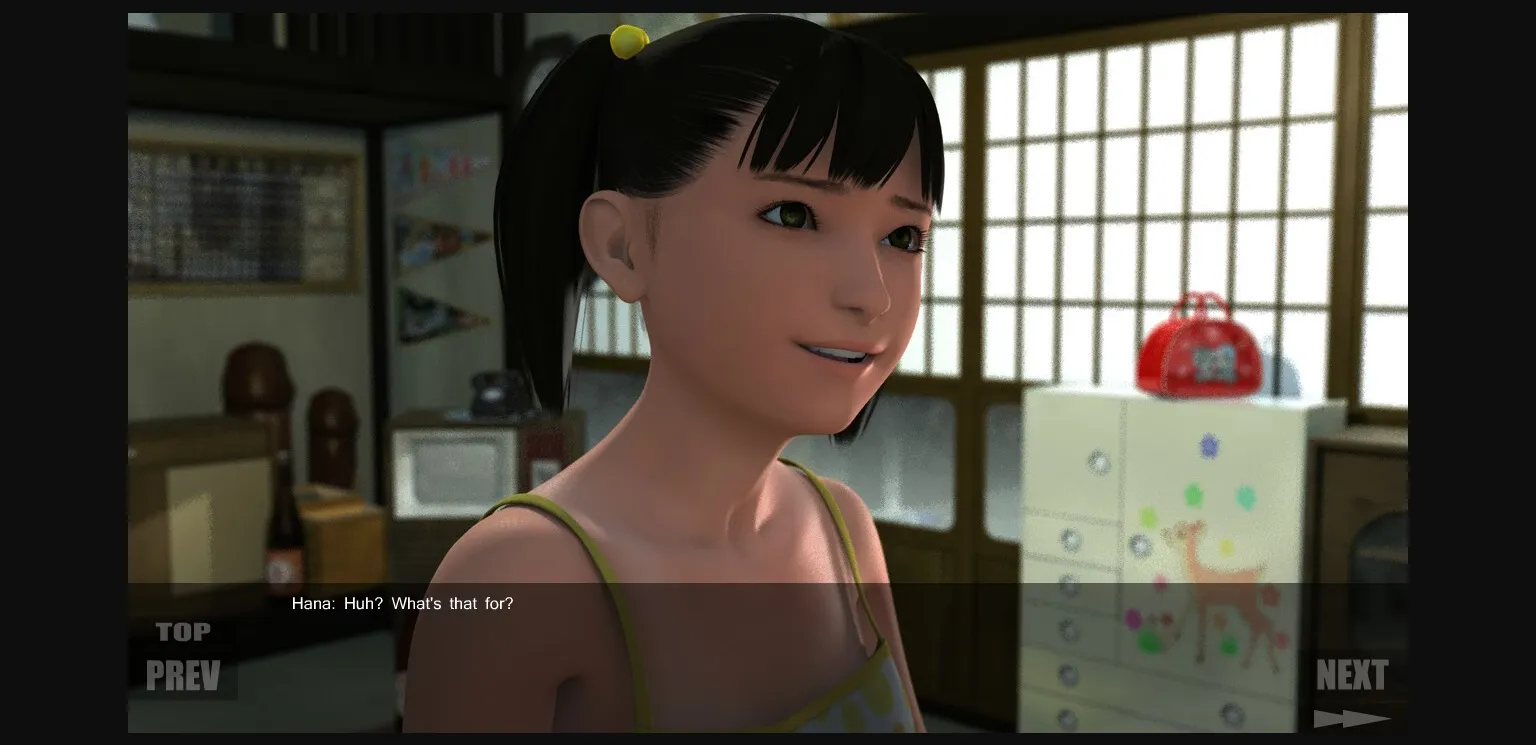Click the scene illustration to advance
This screenshot has width=1536, height=745.
coord(768,300)
